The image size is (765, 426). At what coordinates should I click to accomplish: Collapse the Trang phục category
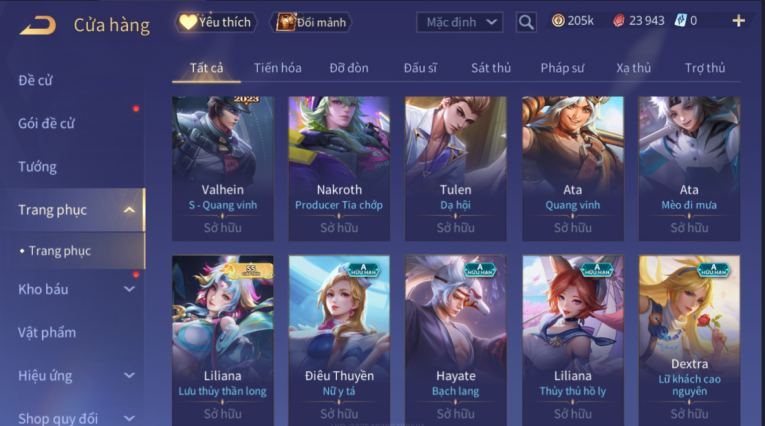point(129,210)
